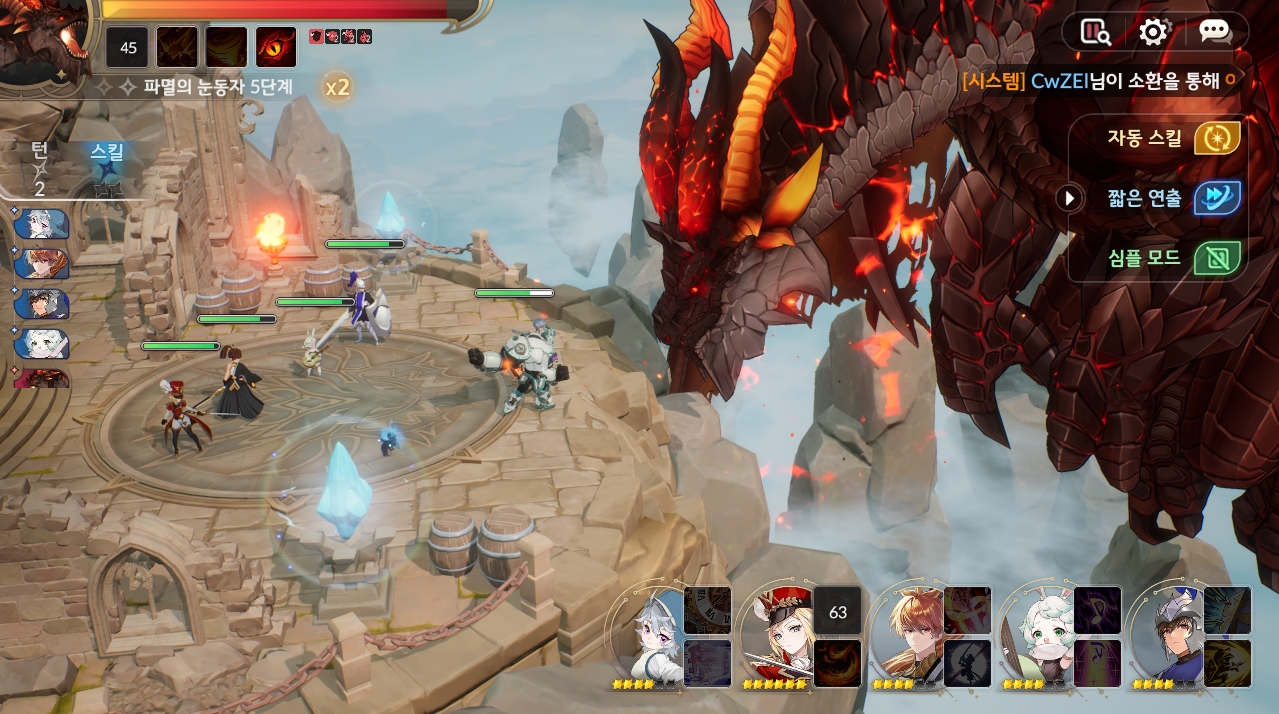
Task: Collapse the battle options panel arrow
Action: 1069,198
